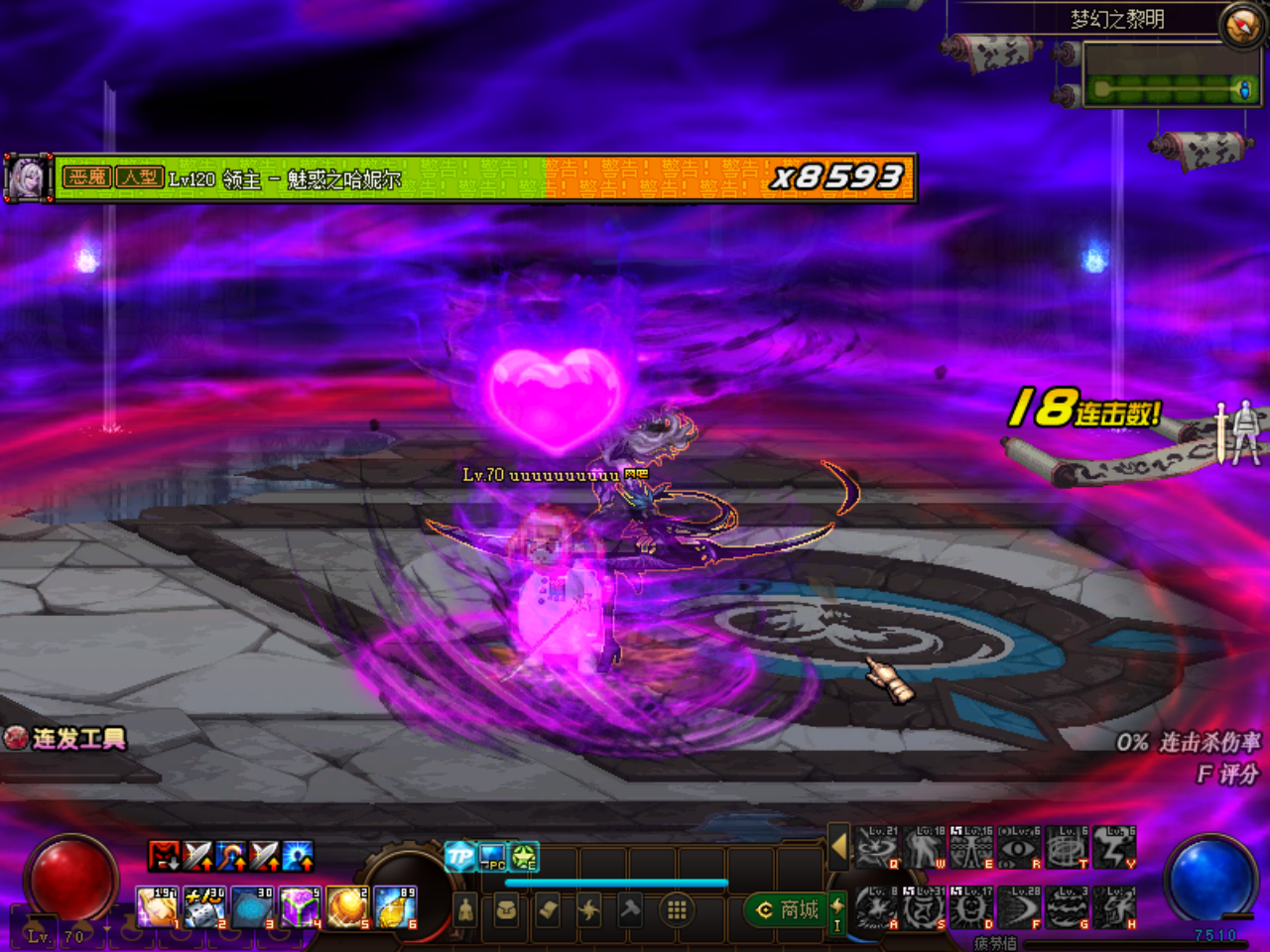Click the TP skill icon
Image resolution: width=1270 pixels, height=952 pixels.
point(457,855)
